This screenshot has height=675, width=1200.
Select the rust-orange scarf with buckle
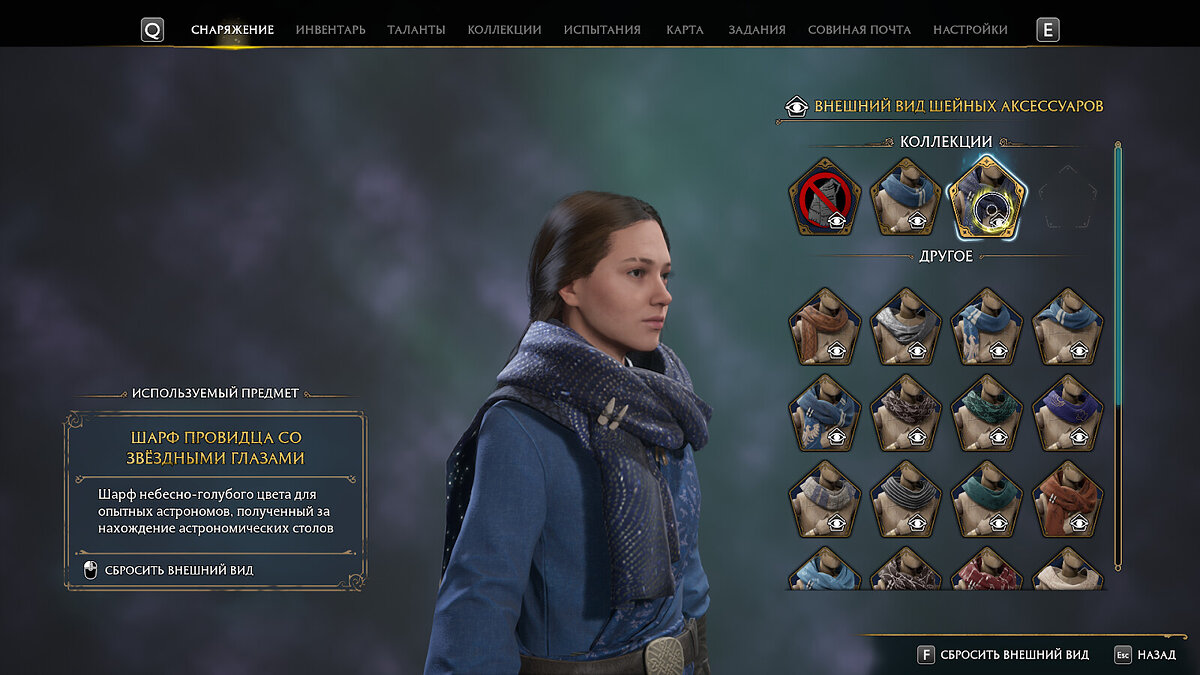1067,498
